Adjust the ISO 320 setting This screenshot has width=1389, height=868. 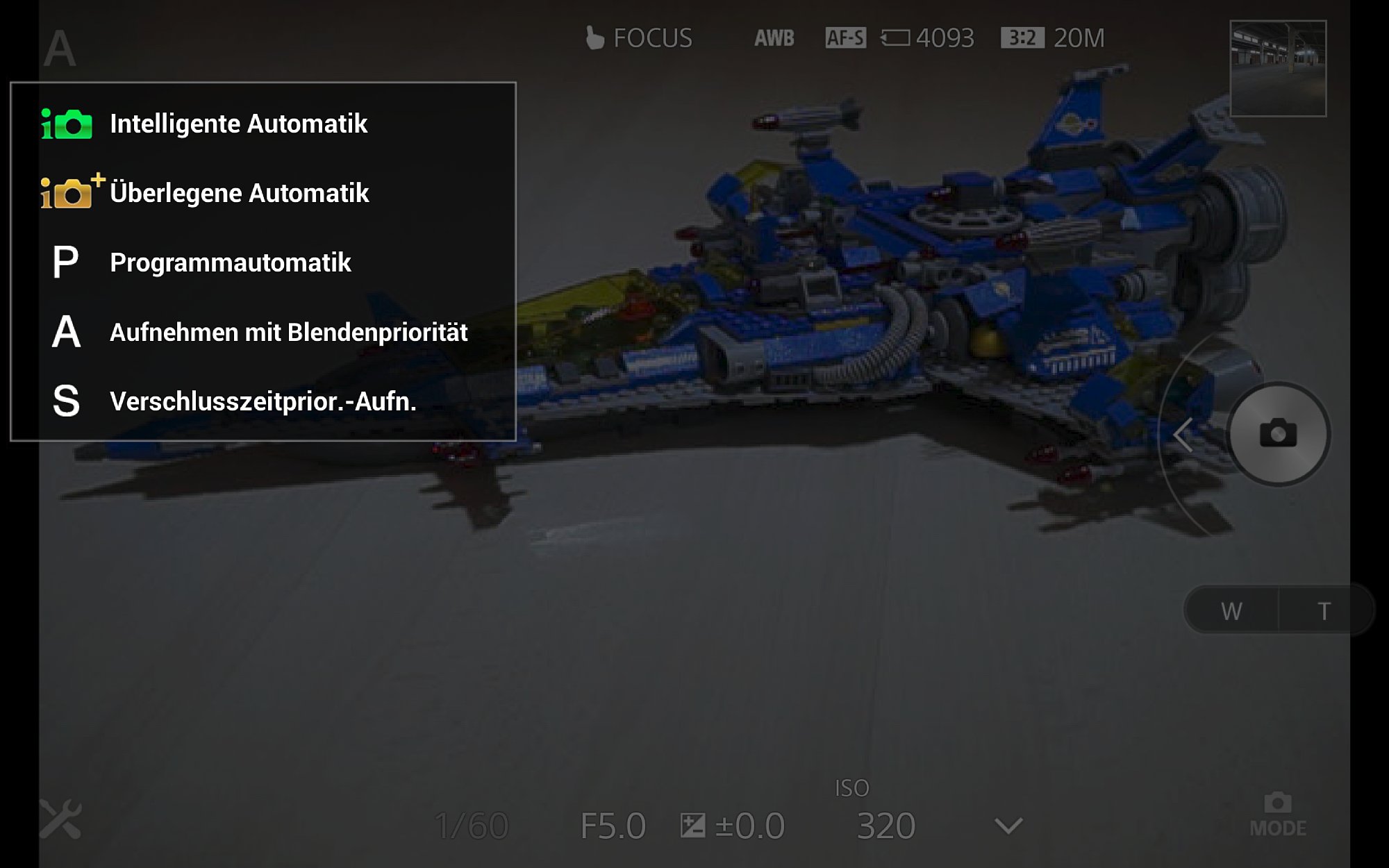[x=885, y=825]
